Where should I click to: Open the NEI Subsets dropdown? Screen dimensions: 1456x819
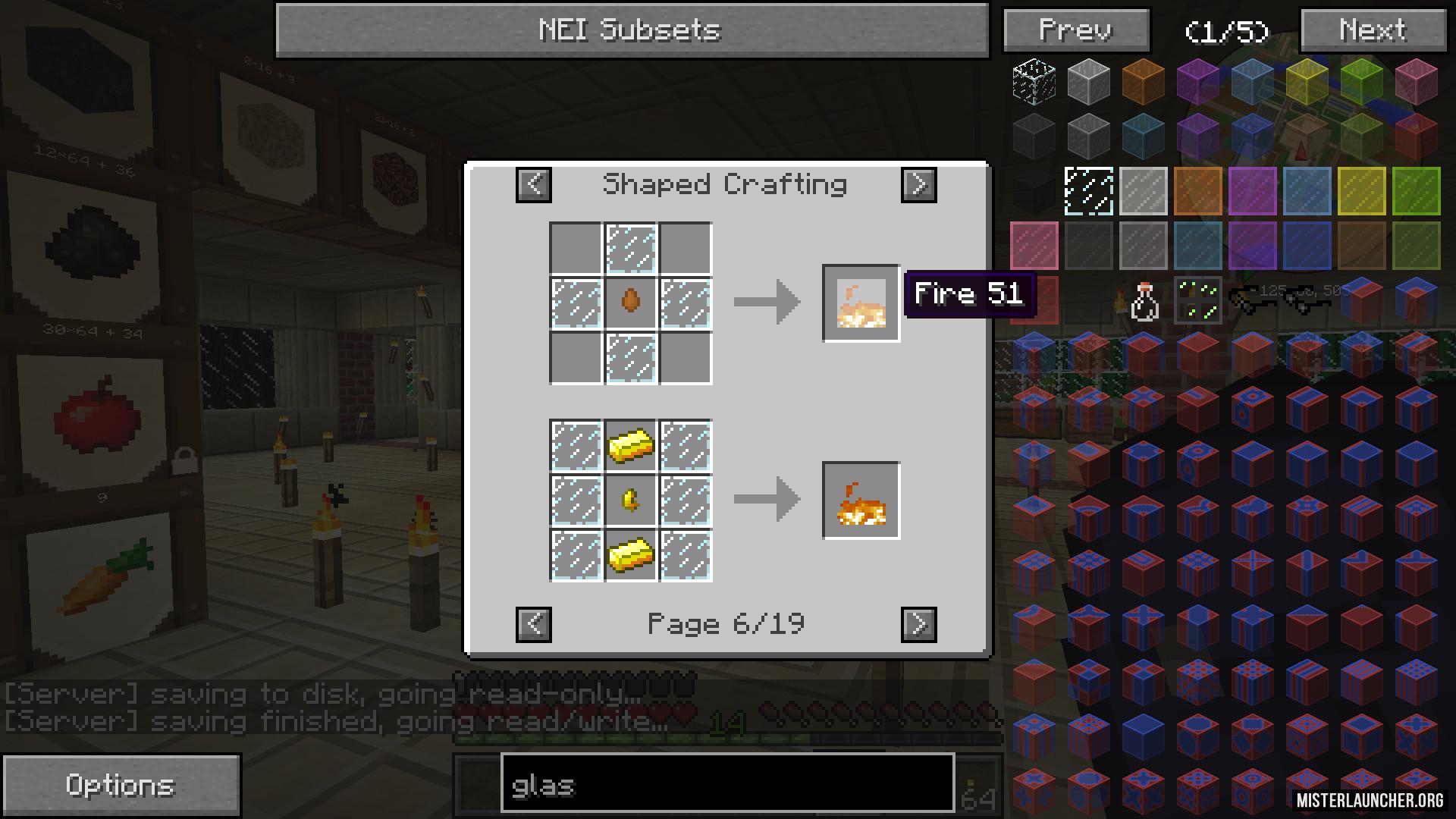pos(632,30)
